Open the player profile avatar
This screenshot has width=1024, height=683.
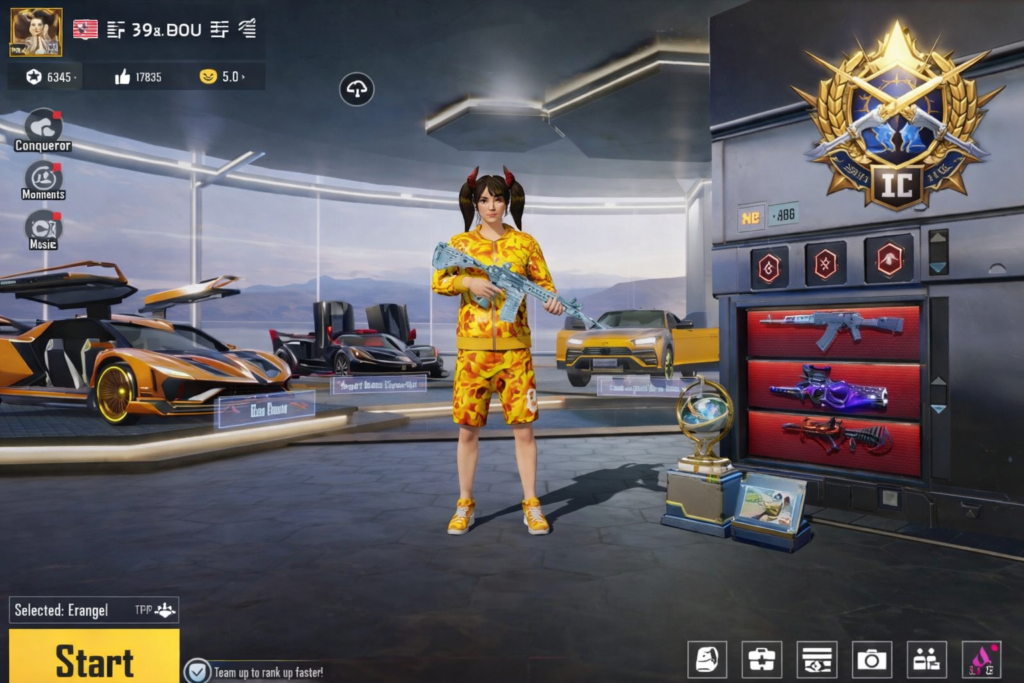click(x=36, y=32)
